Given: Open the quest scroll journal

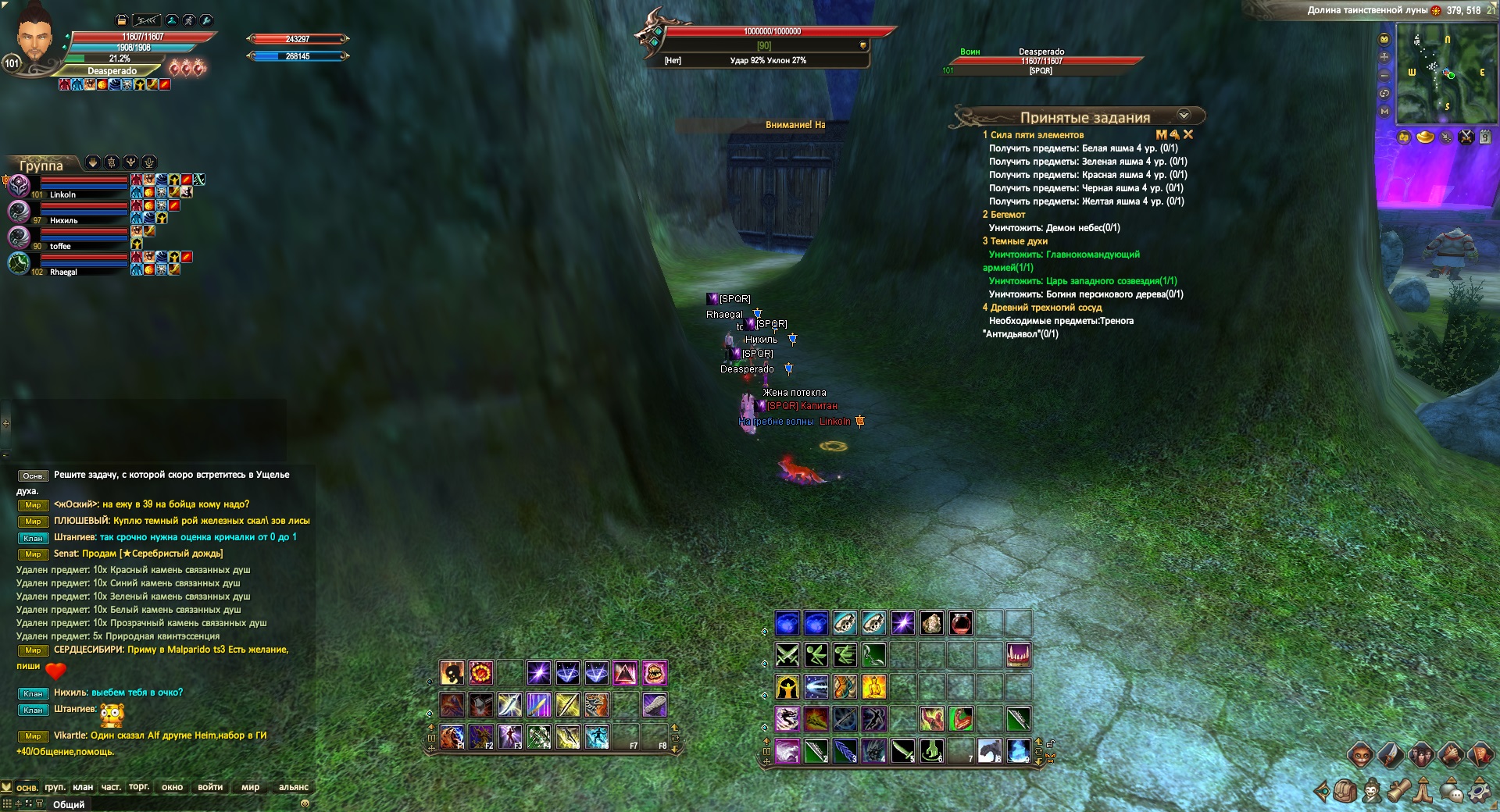Looking at the screenshot, I should [x=1398, y=792].
